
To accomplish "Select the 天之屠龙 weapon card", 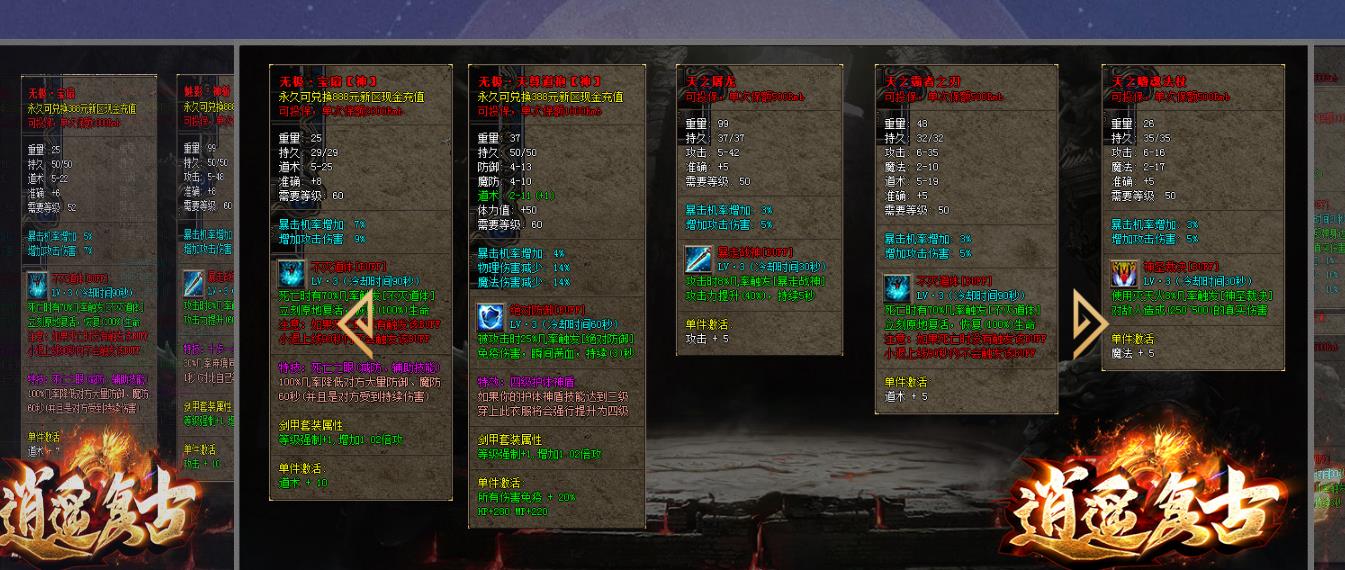I will [x=759, y=210].
